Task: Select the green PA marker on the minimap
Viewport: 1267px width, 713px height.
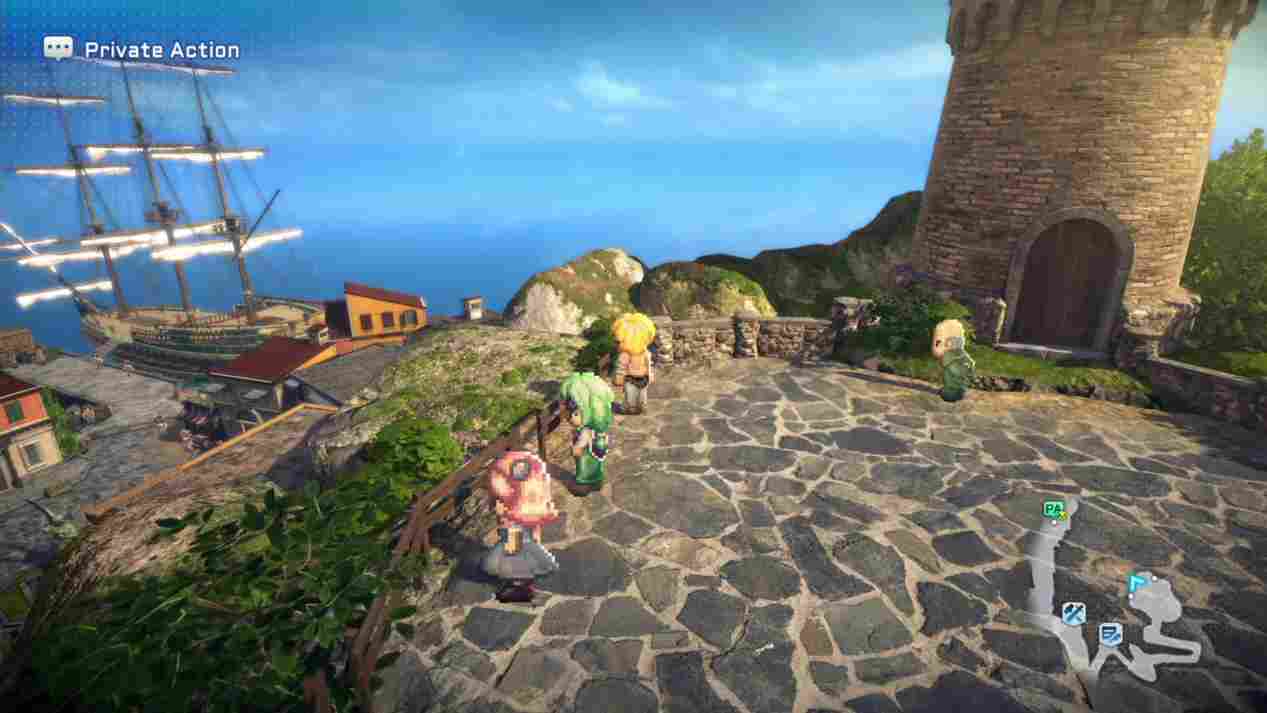Action: pyautogui.click(x=1052, y=509)
